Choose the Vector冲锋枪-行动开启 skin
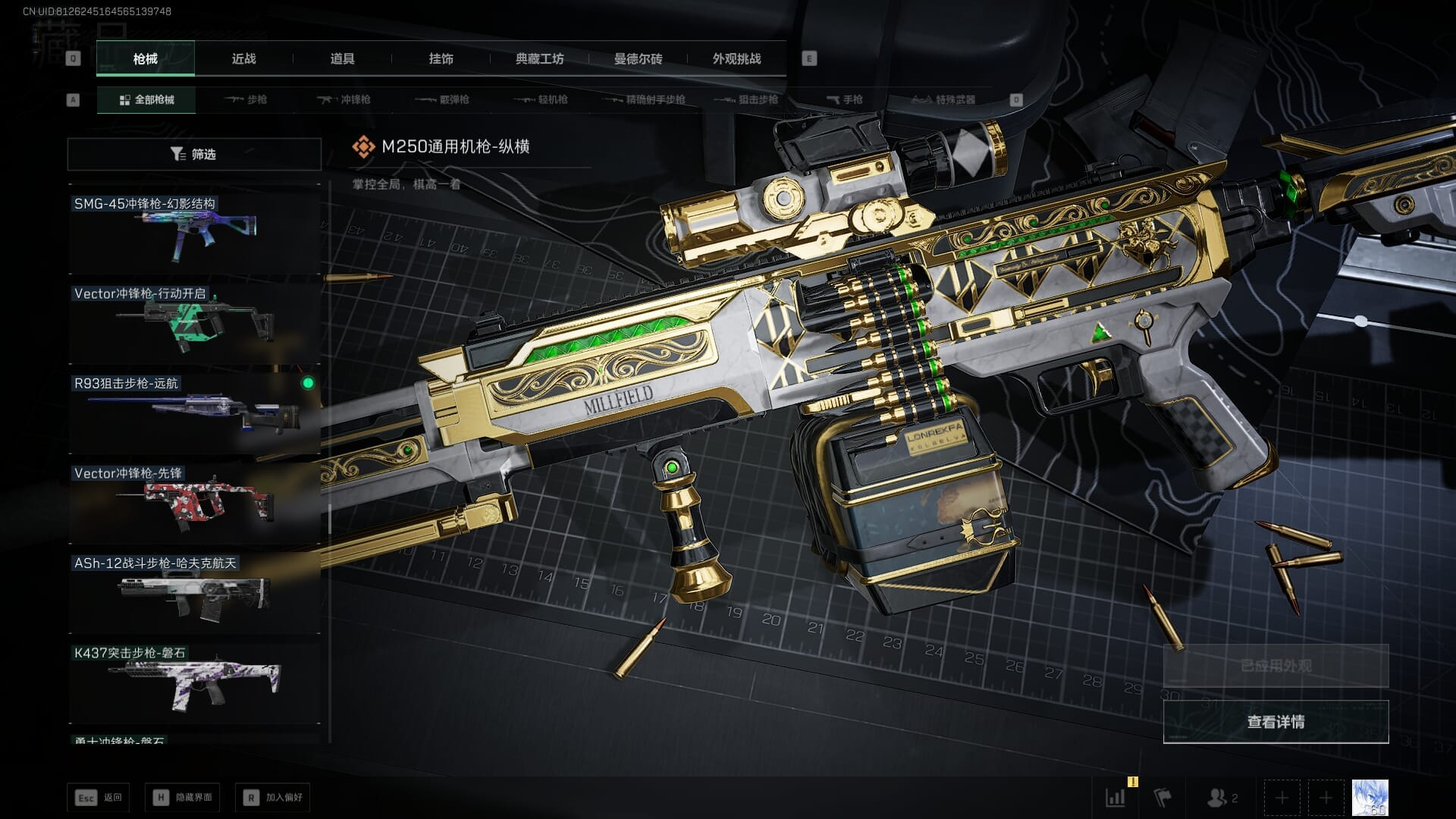Viewport: 1456px width, 819px height. [194, 322]
